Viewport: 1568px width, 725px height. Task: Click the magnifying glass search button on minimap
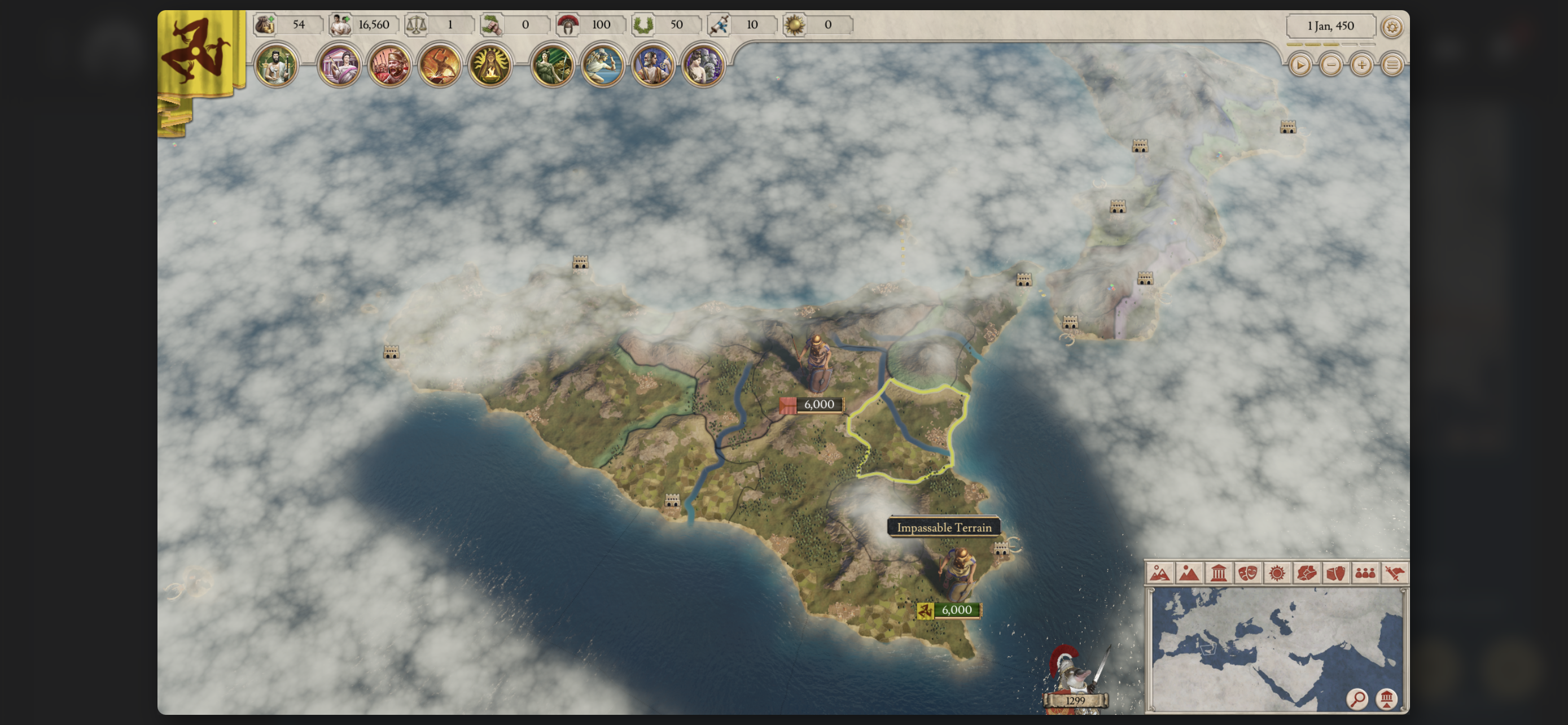click(1357, 698)
